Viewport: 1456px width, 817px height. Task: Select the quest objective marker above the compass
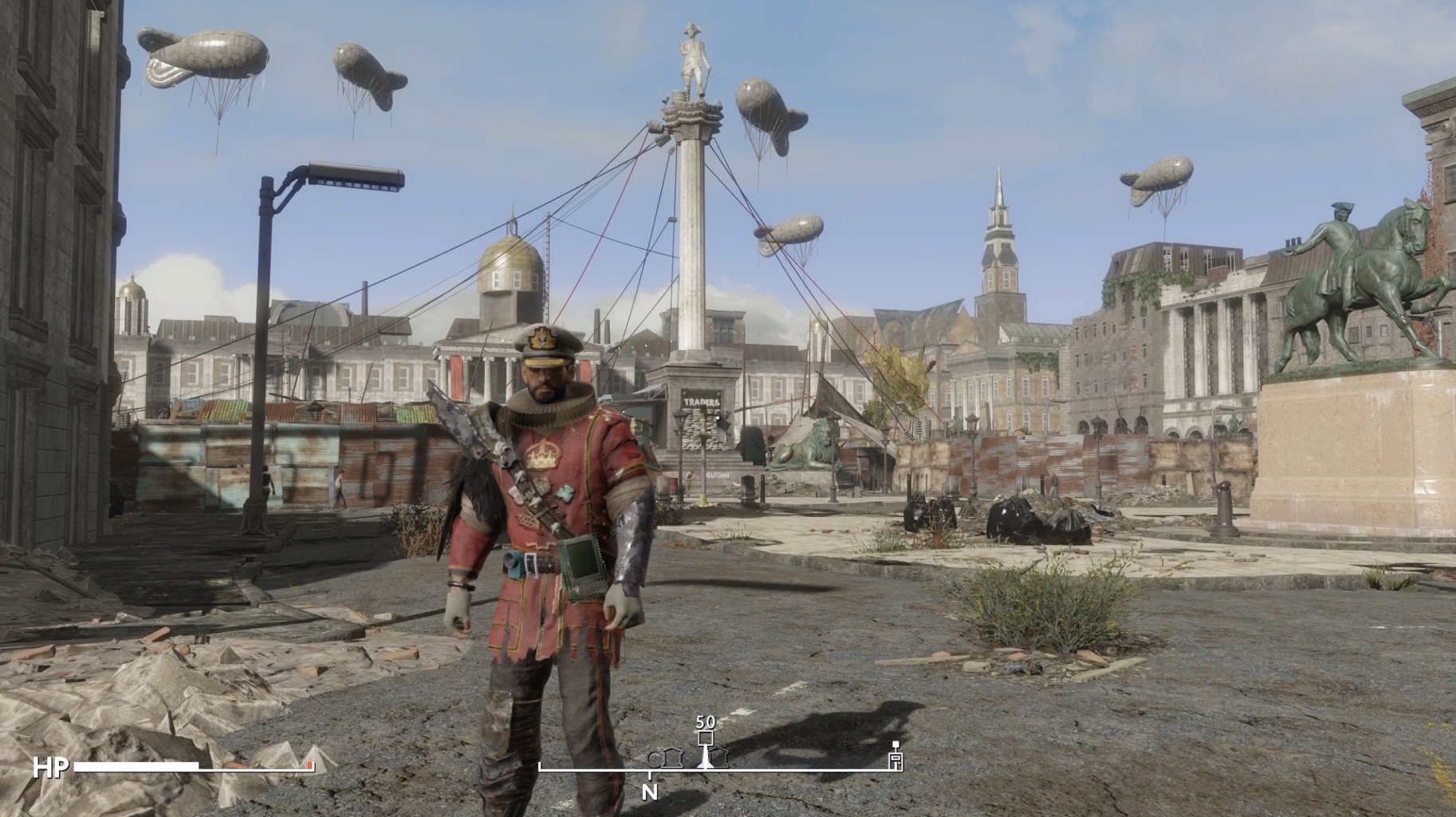706,736
